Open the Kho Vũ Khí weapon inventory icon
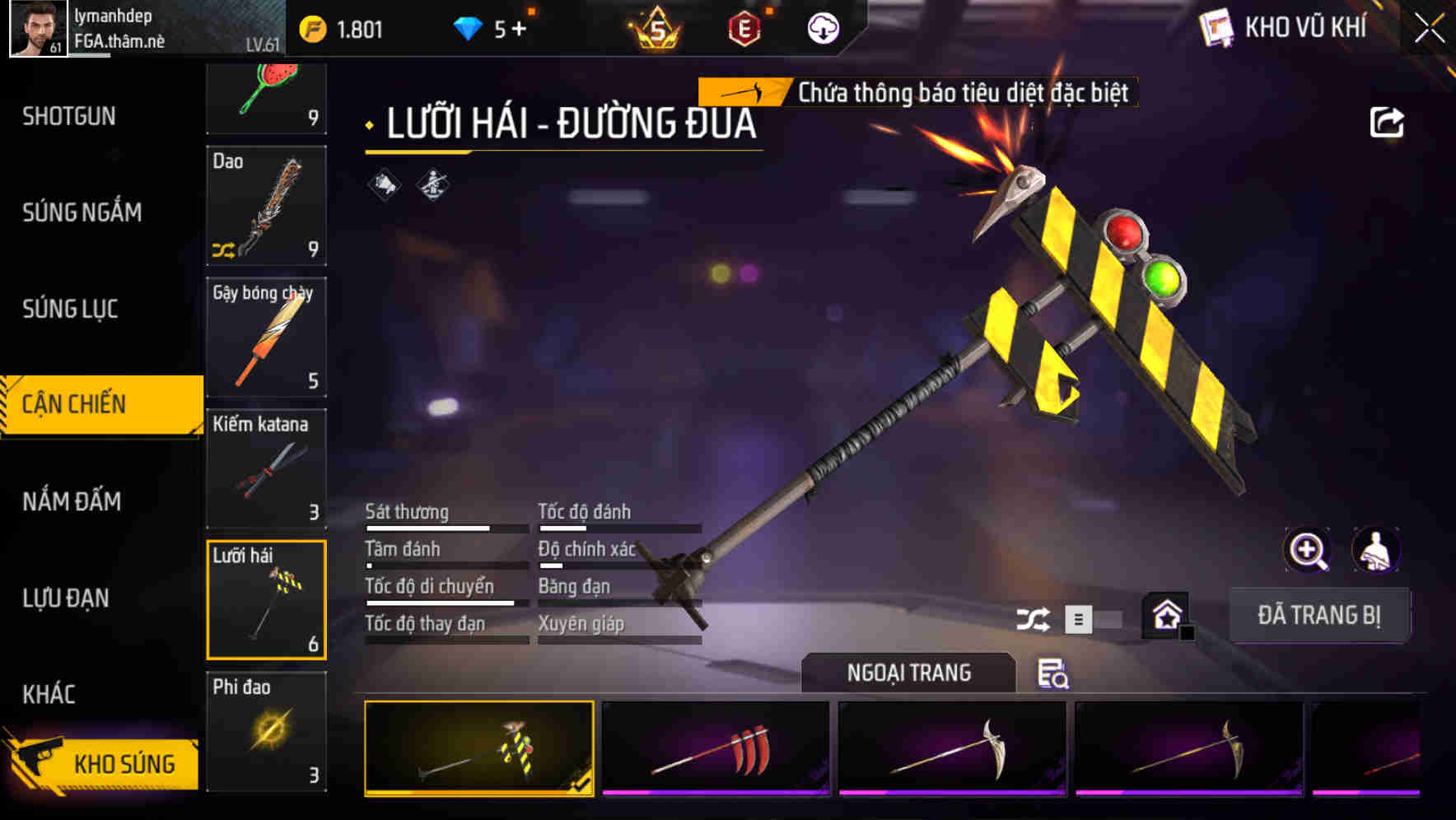1456x820 pixels. (1216, 28)
